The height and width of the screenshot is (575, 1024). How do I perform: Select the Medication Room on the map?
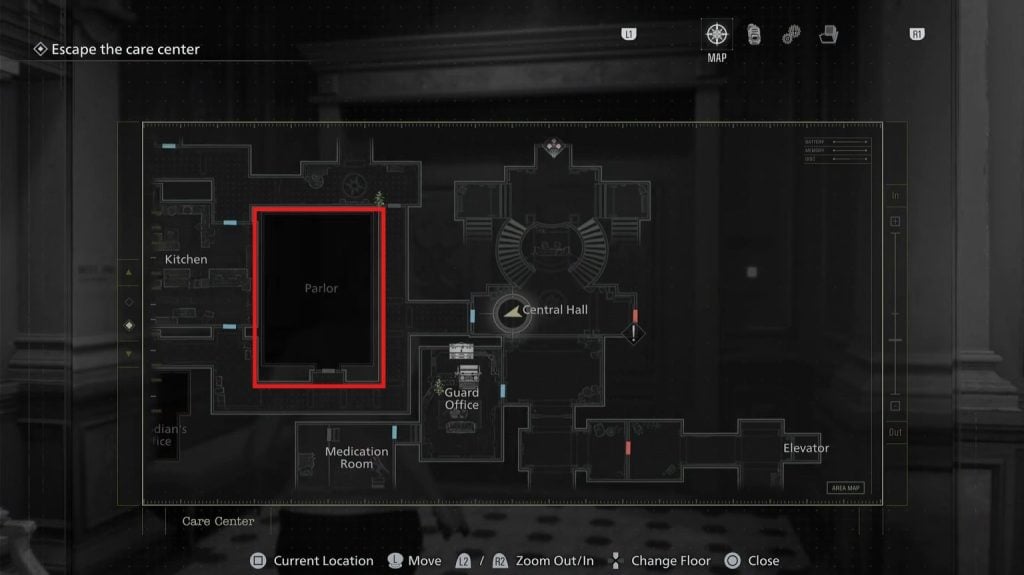pyautogui.click(x=356, y=457)
